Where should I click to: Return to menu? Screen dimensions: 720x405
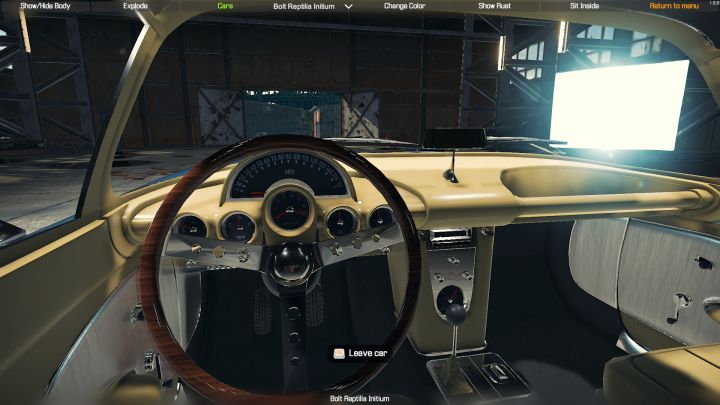[674, 6]
